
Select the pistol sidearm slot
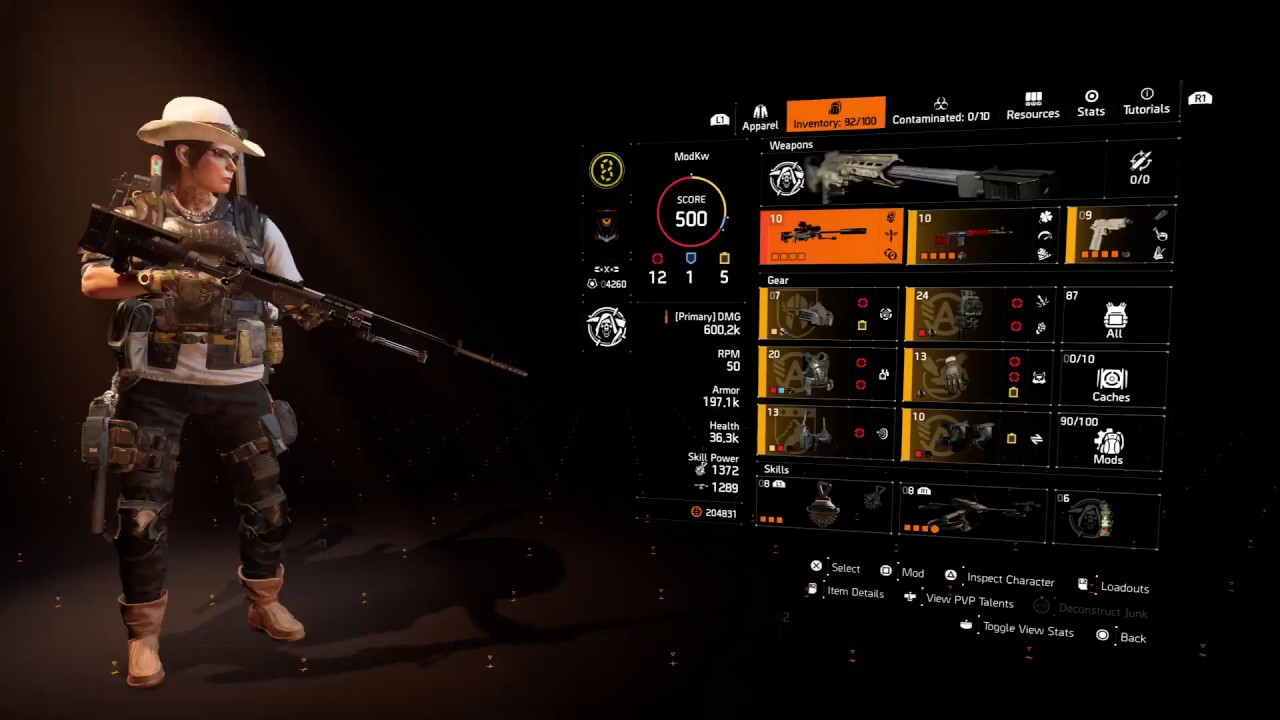1117,236
